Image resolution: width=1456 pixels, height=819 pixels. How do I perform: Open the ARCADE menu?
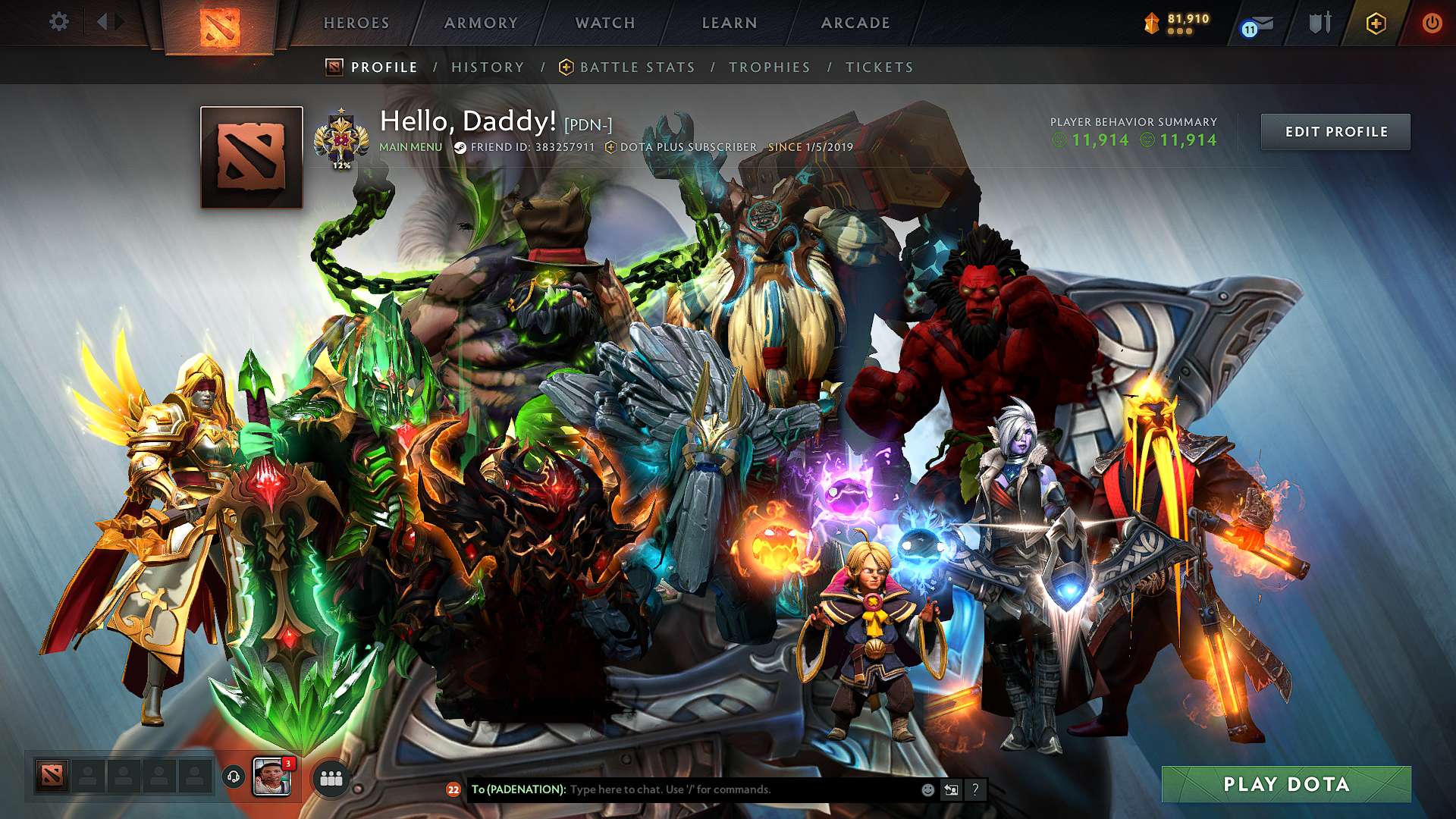coord(855,23)
